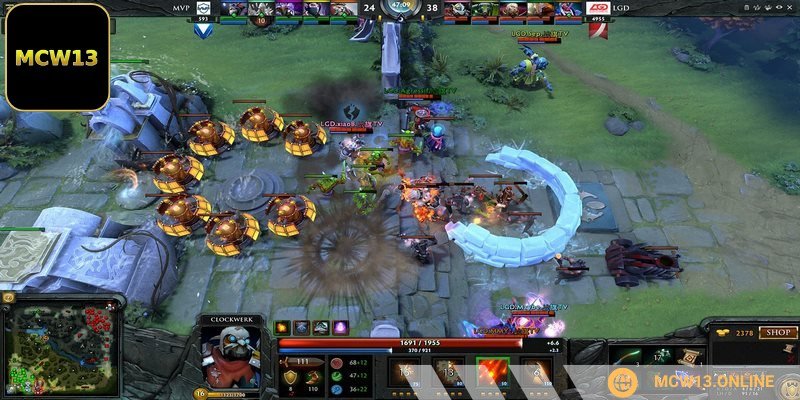Select the last LGD hero portrait in top bar
The height and width of the screenshot is (400, 800).
pyautogui.click(x=567, y=10)
